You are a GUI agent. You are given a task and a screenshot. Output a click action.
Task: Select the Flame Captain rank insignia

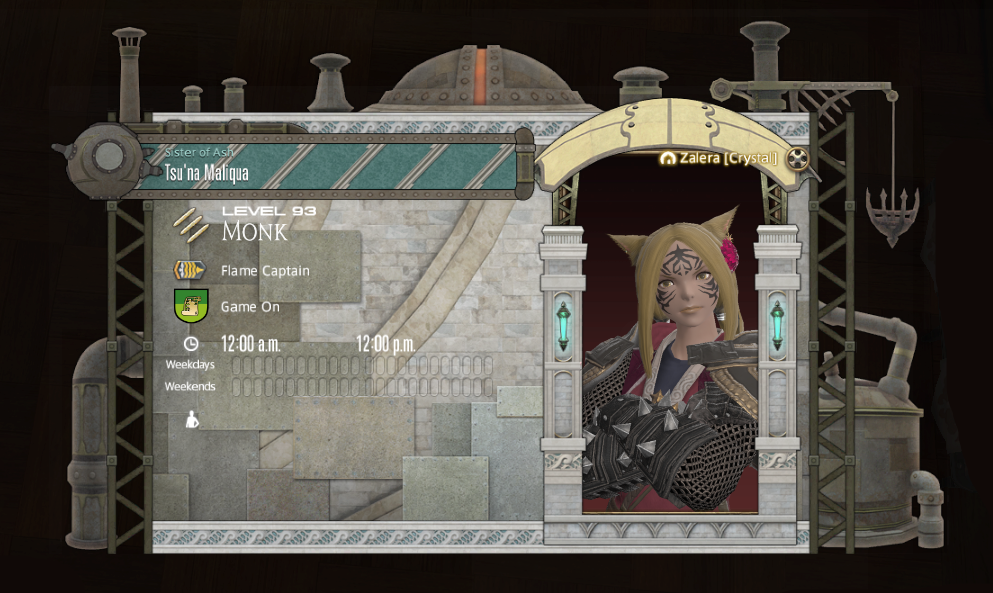coord(190,270)
